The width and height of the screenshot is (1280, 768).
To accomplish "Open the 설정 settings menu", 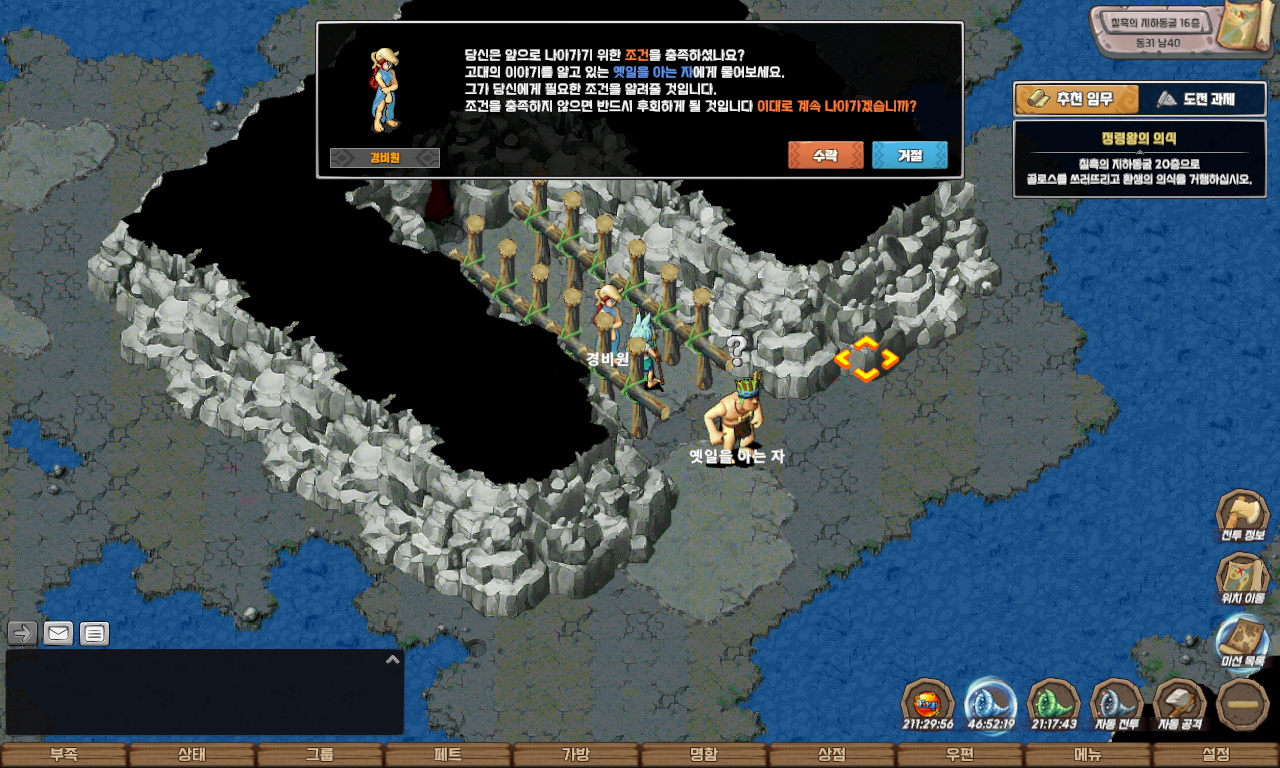I will 1216,755.
